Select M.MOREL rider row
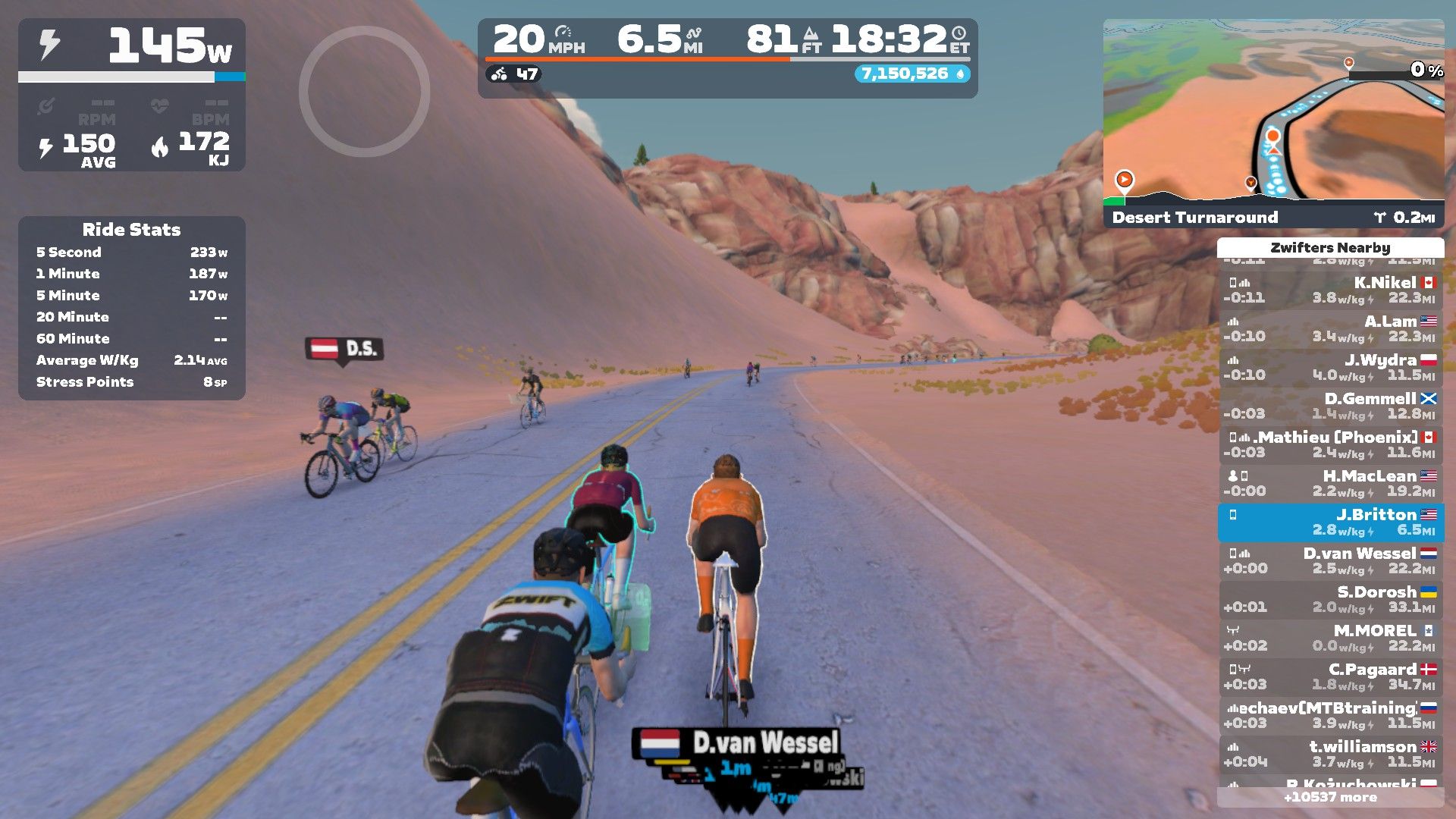1456x819 pixels. click(1331, 638)
